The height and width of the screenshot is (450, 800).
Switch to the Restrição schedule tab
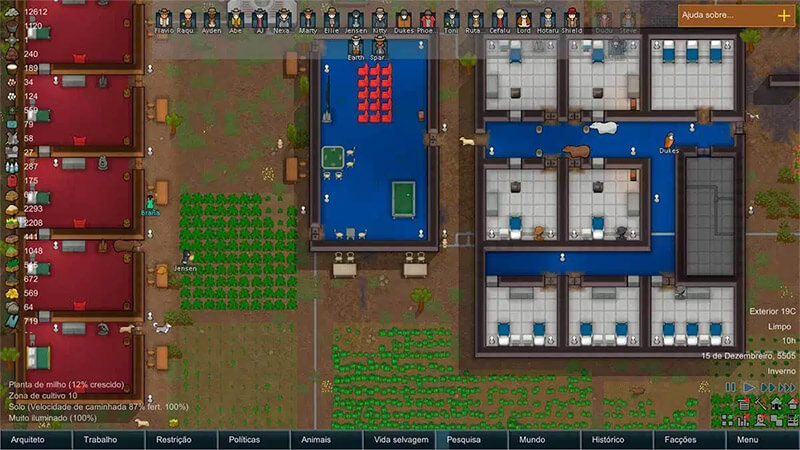click(x=173, y=440)
